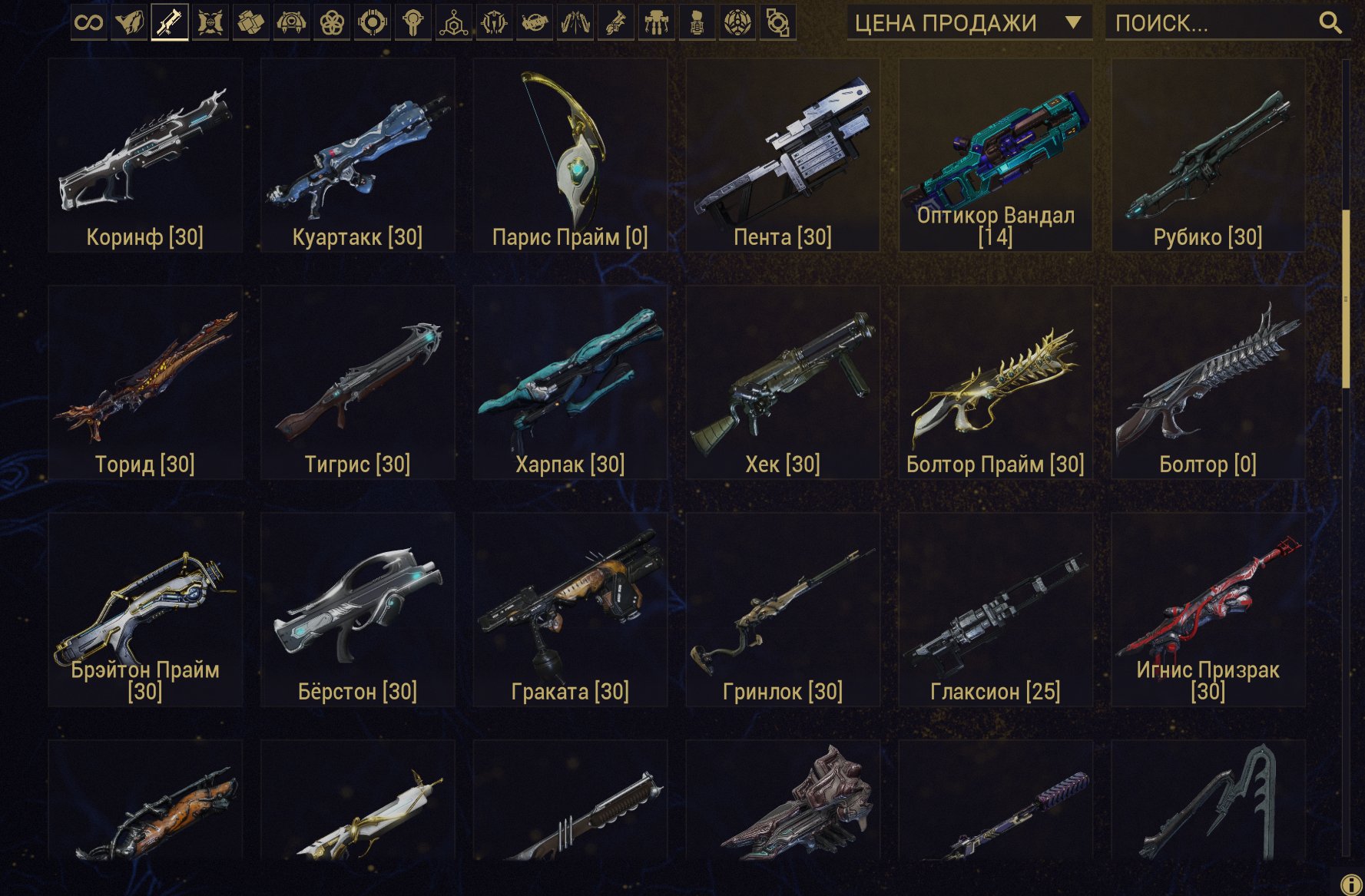Open the ЦЕНА ПРОДАЖИ sort dropdown
The image size is (1365, 896).
(969, 23)
